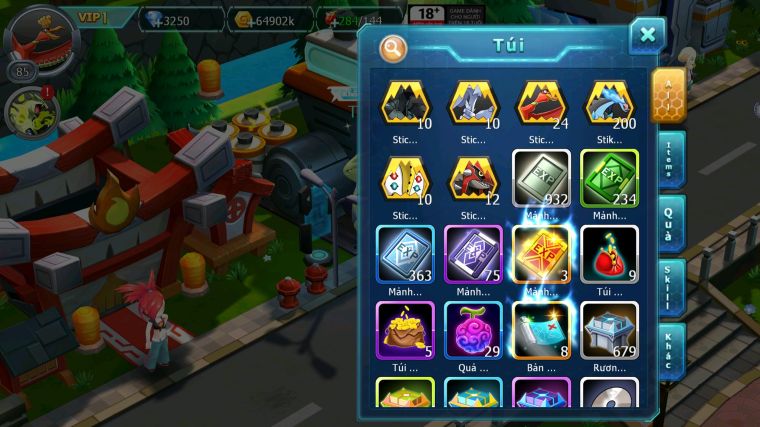Close the Túi bag window
The width and height of the screenshot is (760, 427).
[647, 36]
